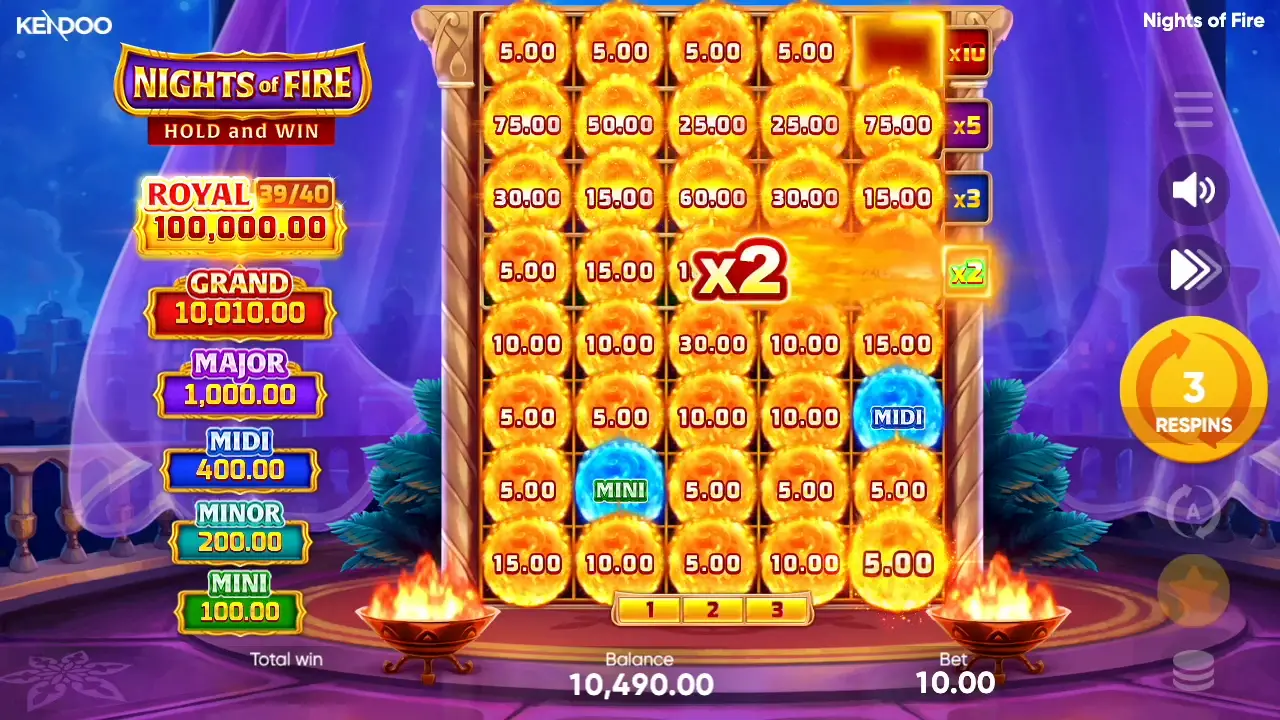Click the Kendoo logo
1280x720 pixels.
(x=62, y=26)
